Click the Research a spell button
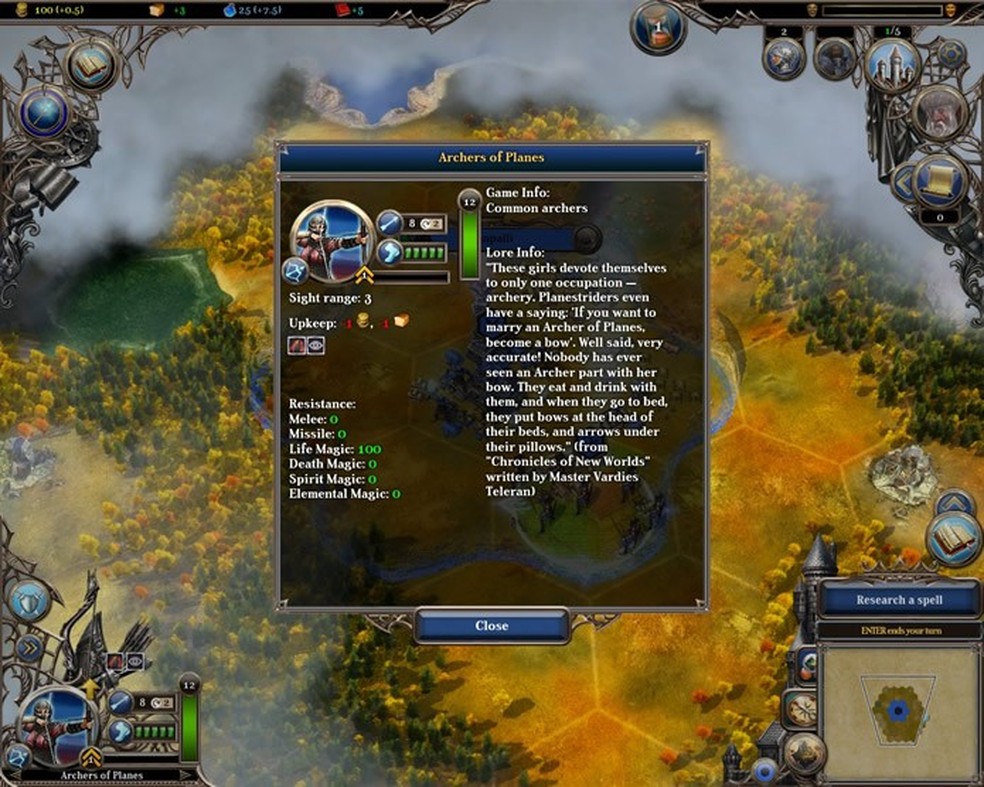Image resolution: width=984 pixels, height=787 pixels. 900,600
